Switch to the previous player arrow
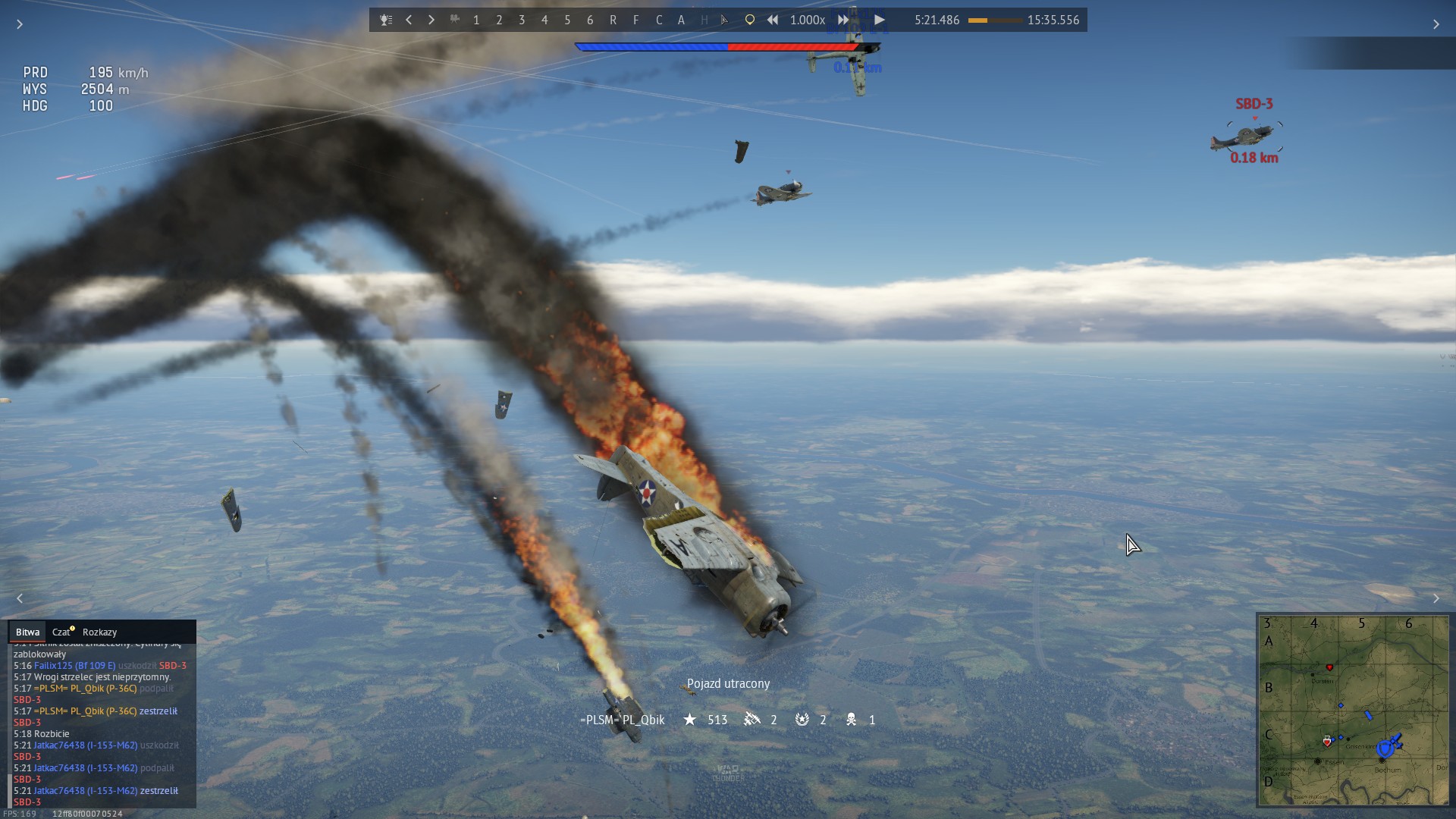Screen dimensions: 1456x819 tap(409, 20)
